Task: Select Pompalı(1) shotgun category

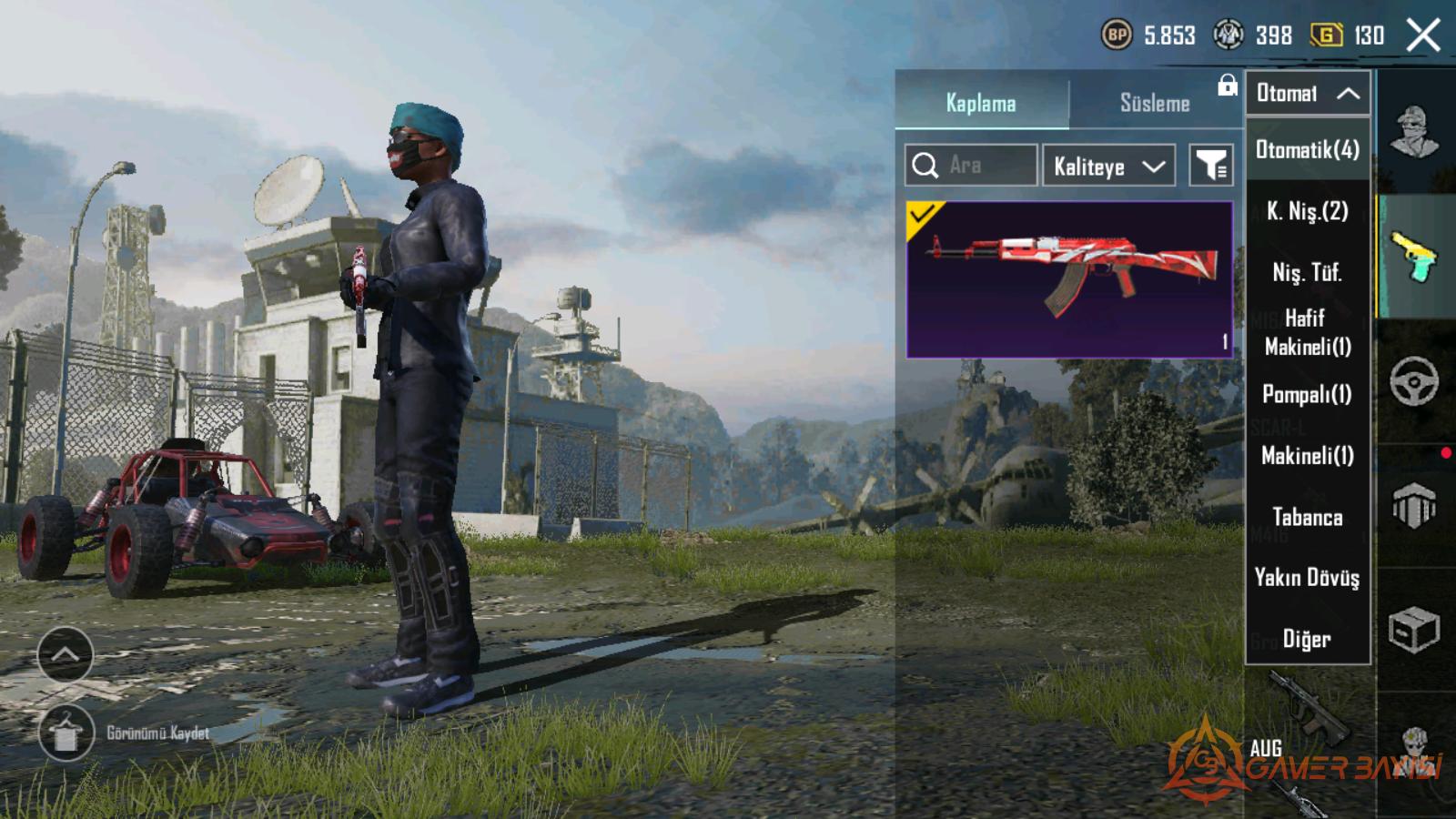Action: point(1308,394)
